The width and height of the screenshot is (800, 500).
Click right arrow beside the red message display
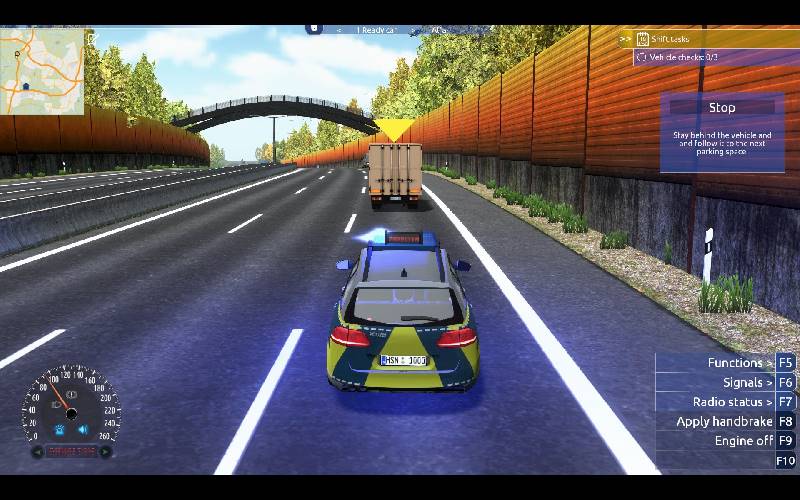click(x=105, y=452)
